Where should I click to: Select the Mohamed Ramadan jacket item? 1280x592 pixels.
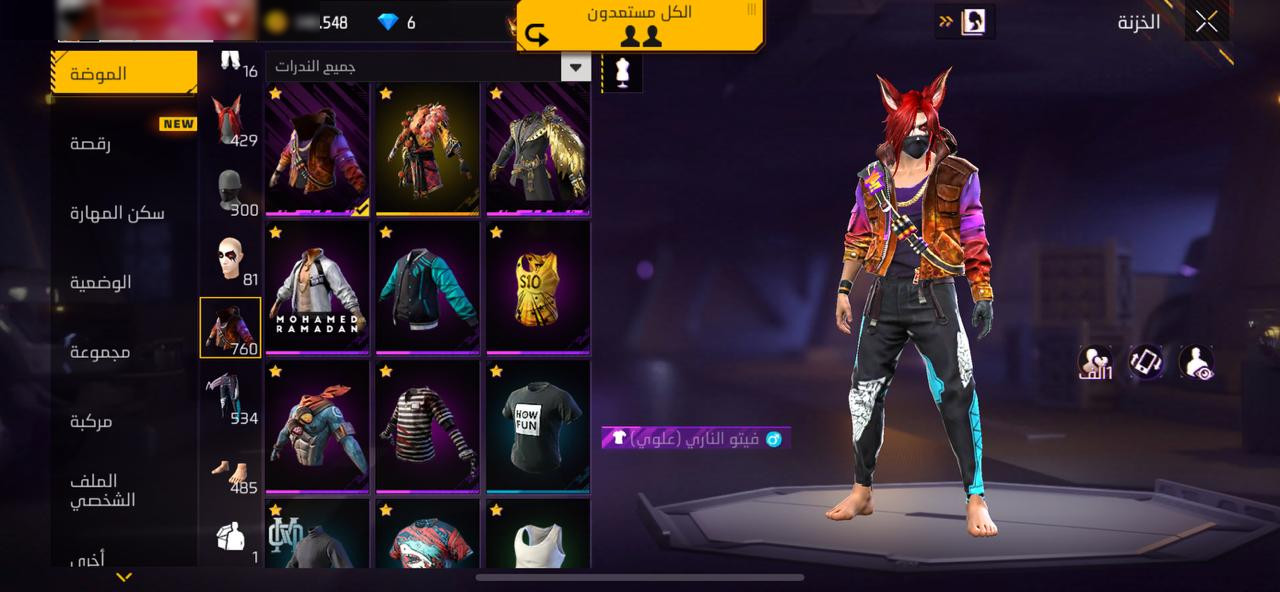317,287
